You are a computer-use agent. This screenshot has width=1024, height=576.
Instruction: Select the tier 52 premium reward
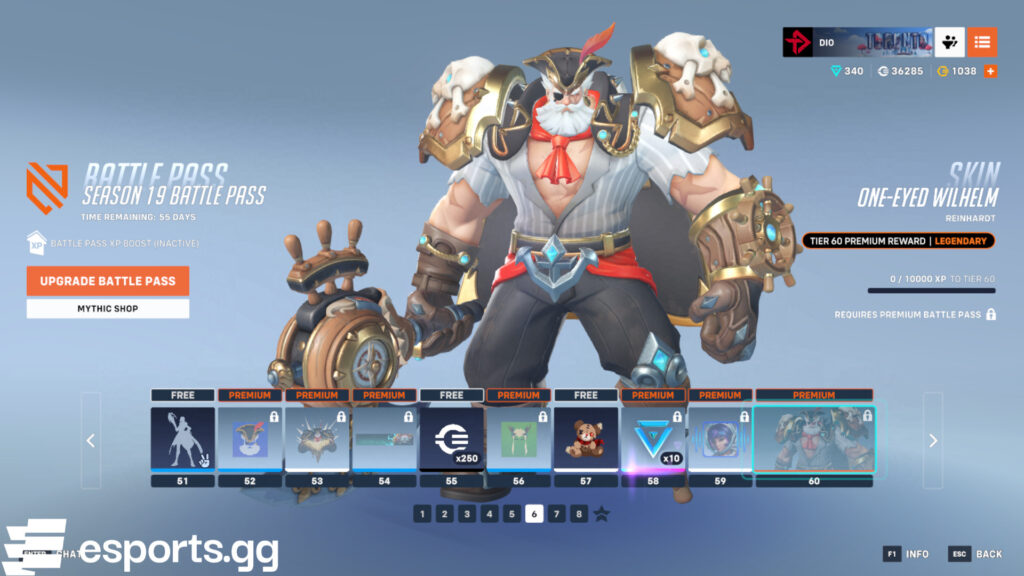click(250, 438)
